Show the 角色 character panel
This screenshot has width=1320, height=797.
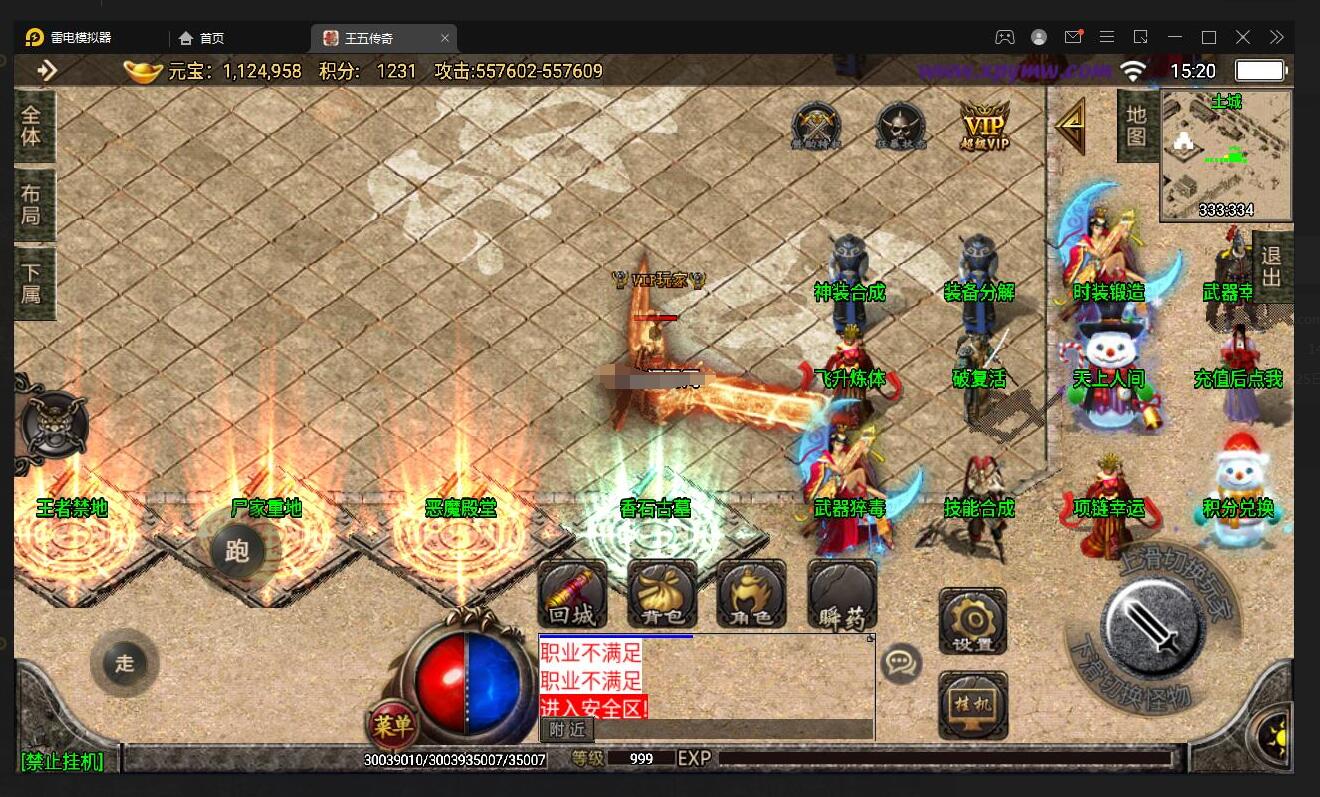pyautogui.click(x=751, y=594)
